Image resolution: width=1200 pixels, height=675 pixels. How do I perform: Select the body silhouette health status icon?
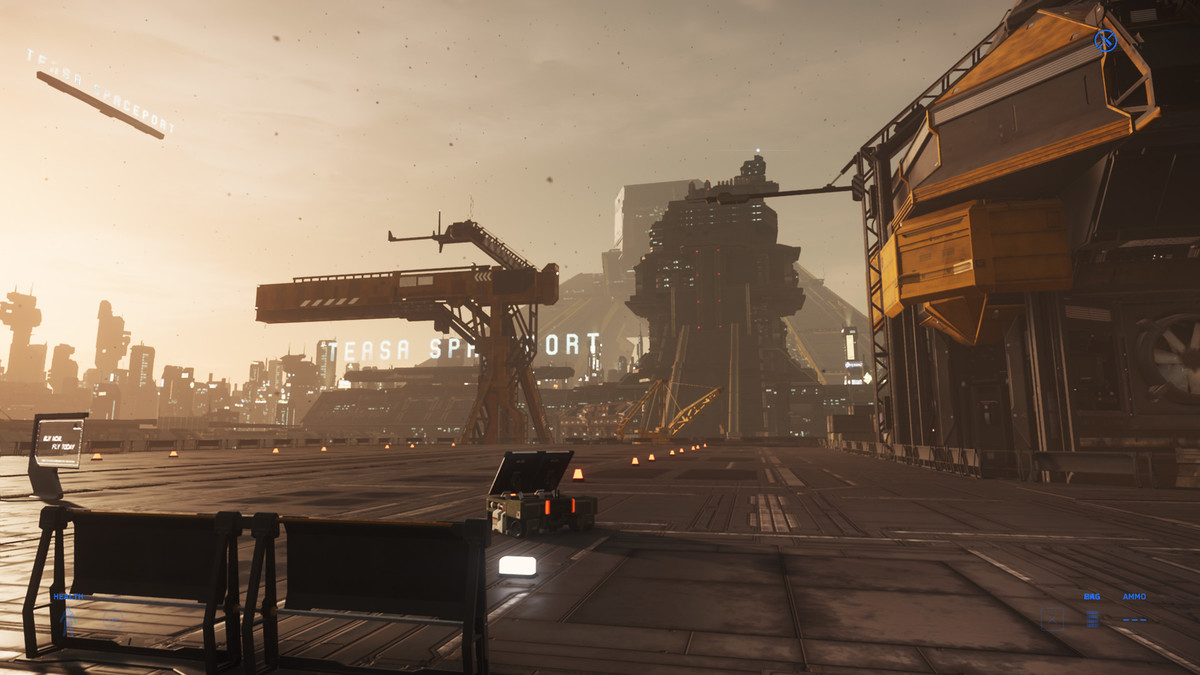pos(67,622)
